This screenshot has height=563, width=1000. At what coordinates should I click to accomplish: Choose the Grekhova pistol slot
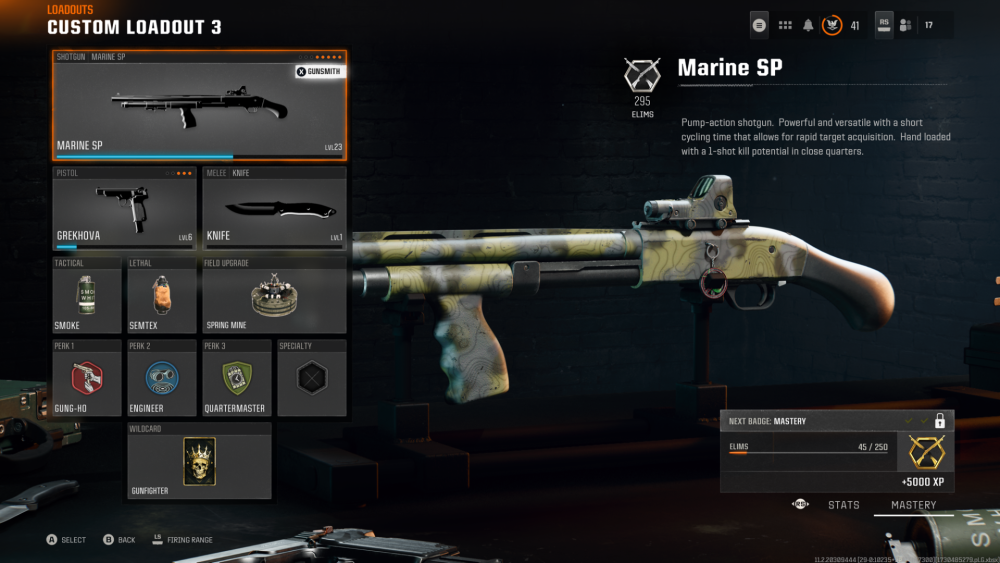[124, 208]
